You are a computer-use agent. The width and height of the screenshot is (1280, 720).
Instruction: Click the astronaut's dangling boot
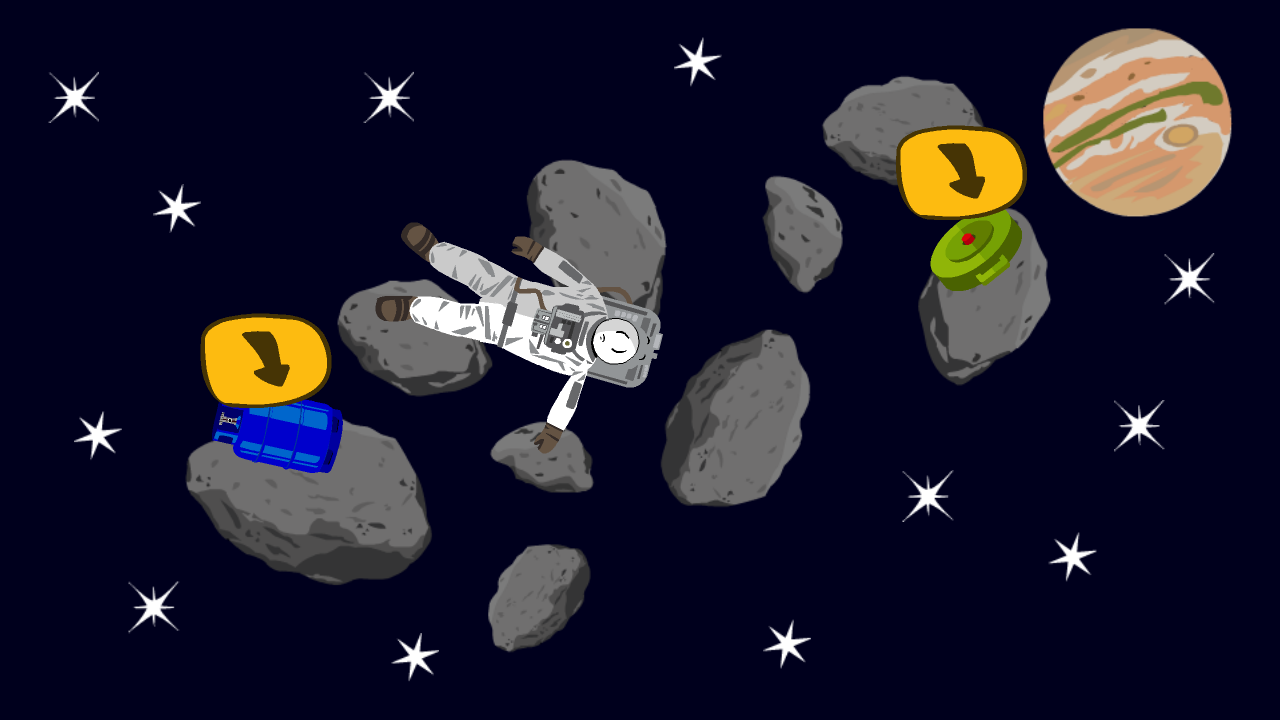[x=550, y=440]
